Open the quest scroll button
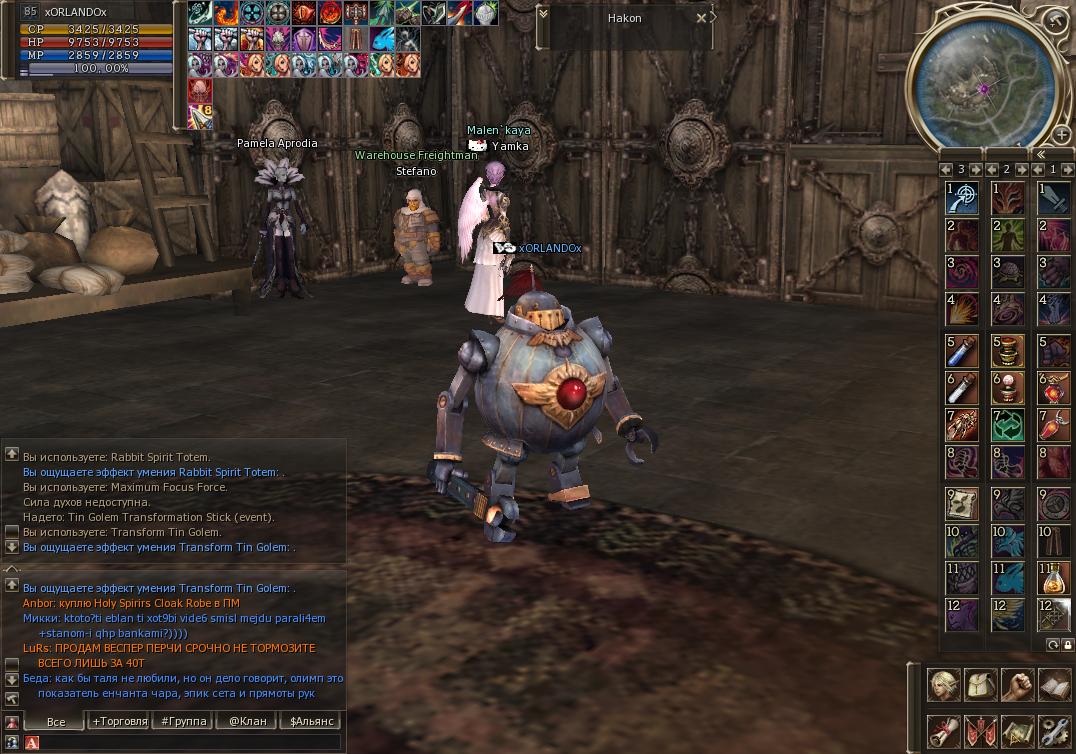Viewport: 1076px width, 754px height. [x=943, y=731]
